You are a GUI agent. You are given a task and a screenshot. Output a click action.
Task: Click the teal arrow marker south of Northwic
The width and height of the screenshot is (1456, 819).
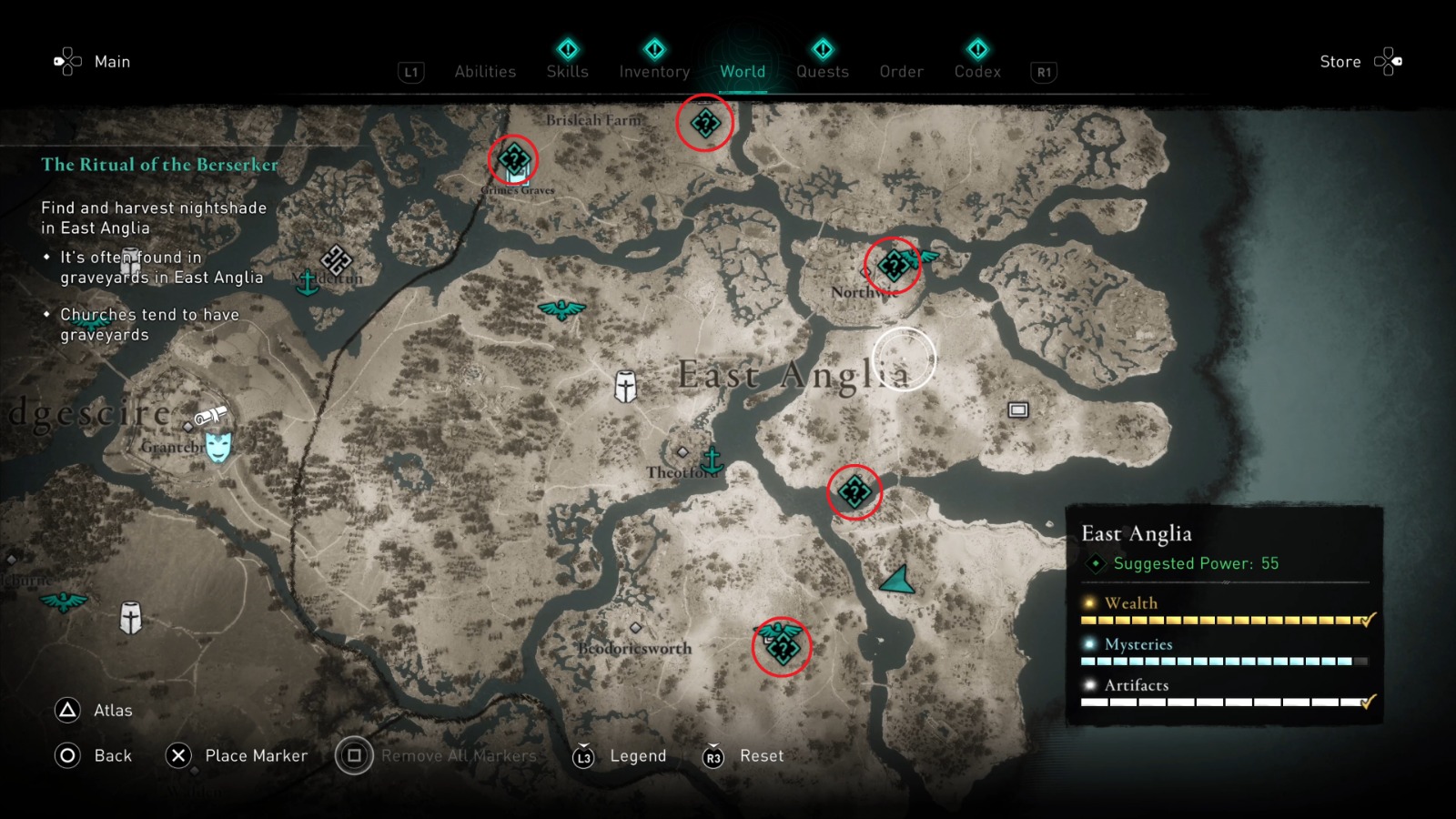pyautogui.click(x=896, y=580)
